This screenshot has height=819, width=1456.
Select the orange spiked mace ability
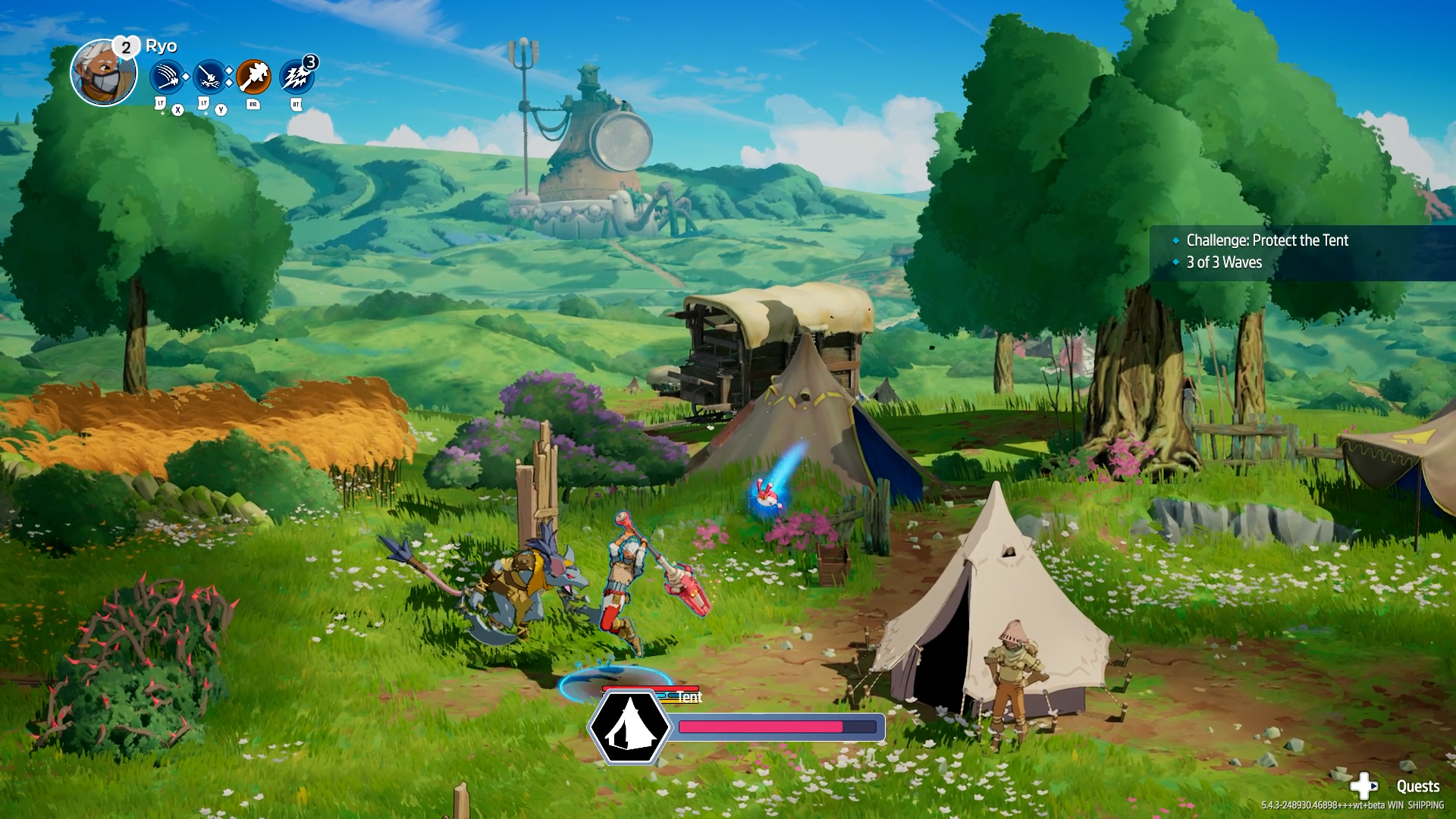point(253,77)
